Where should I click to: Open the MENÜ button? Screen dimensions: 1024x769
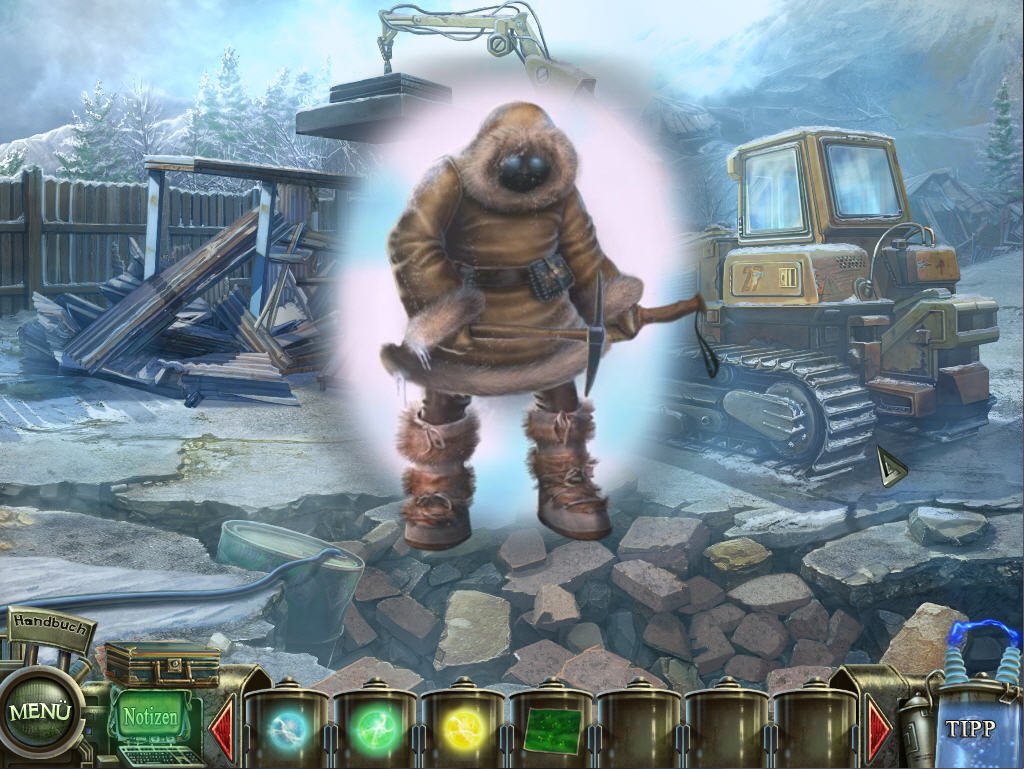point(41,713)
